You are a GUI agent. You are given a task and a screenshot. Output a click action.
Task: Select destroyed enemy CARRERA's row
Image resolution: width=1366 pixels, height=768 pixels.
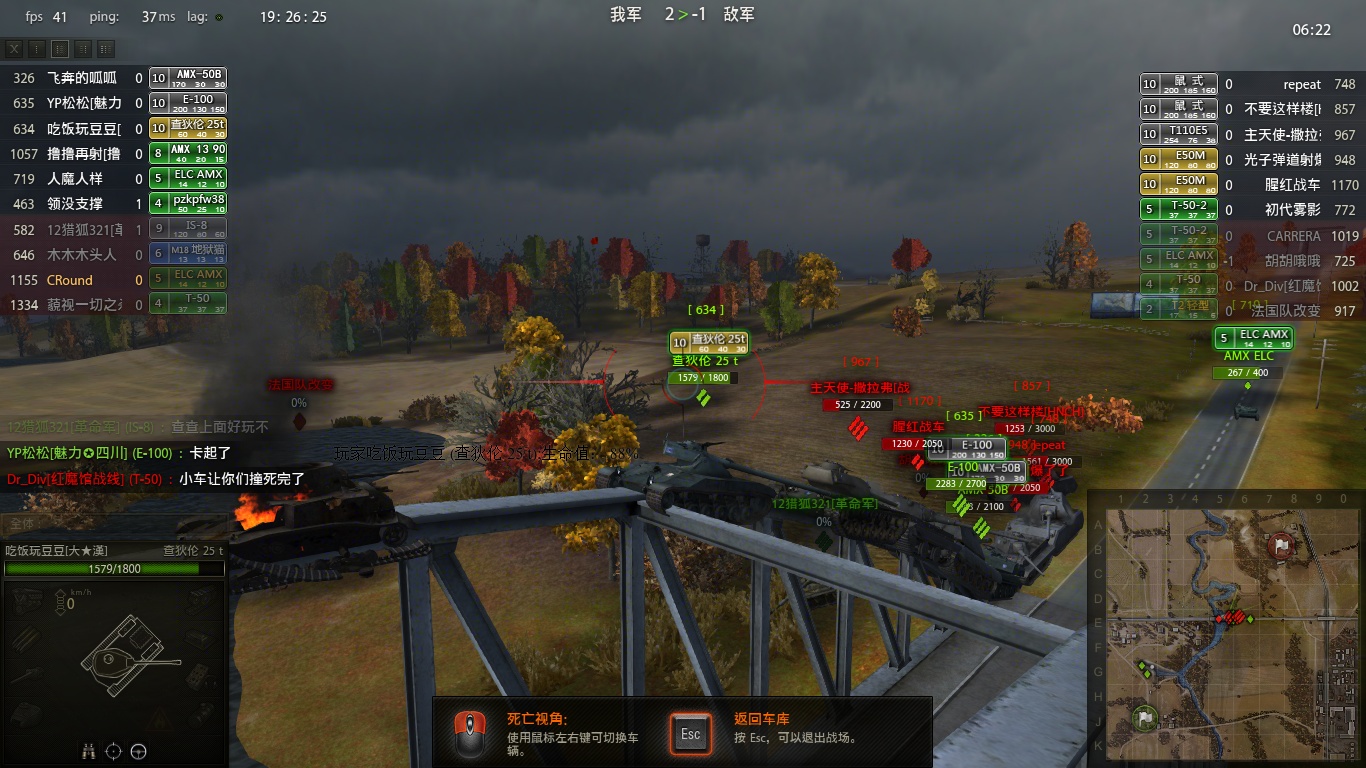click(x=1248, y=236)
